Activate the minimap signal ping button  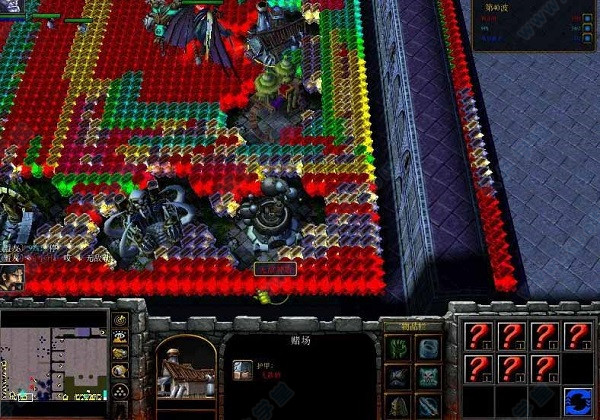point(120,321)
